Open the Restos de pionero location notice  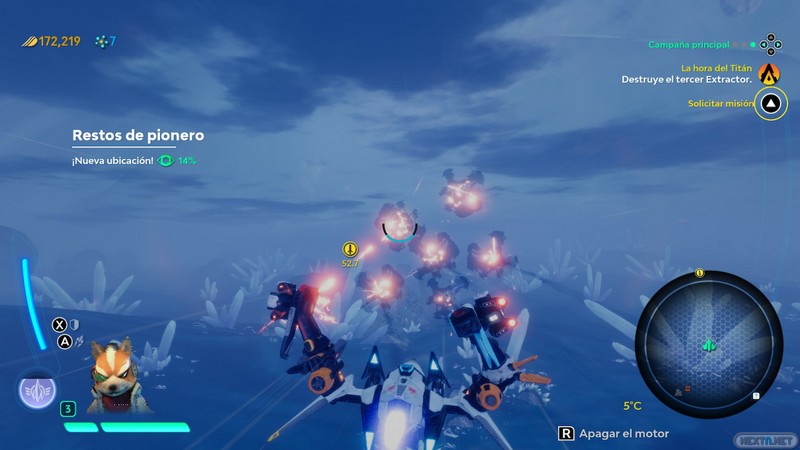click(138, 135)
